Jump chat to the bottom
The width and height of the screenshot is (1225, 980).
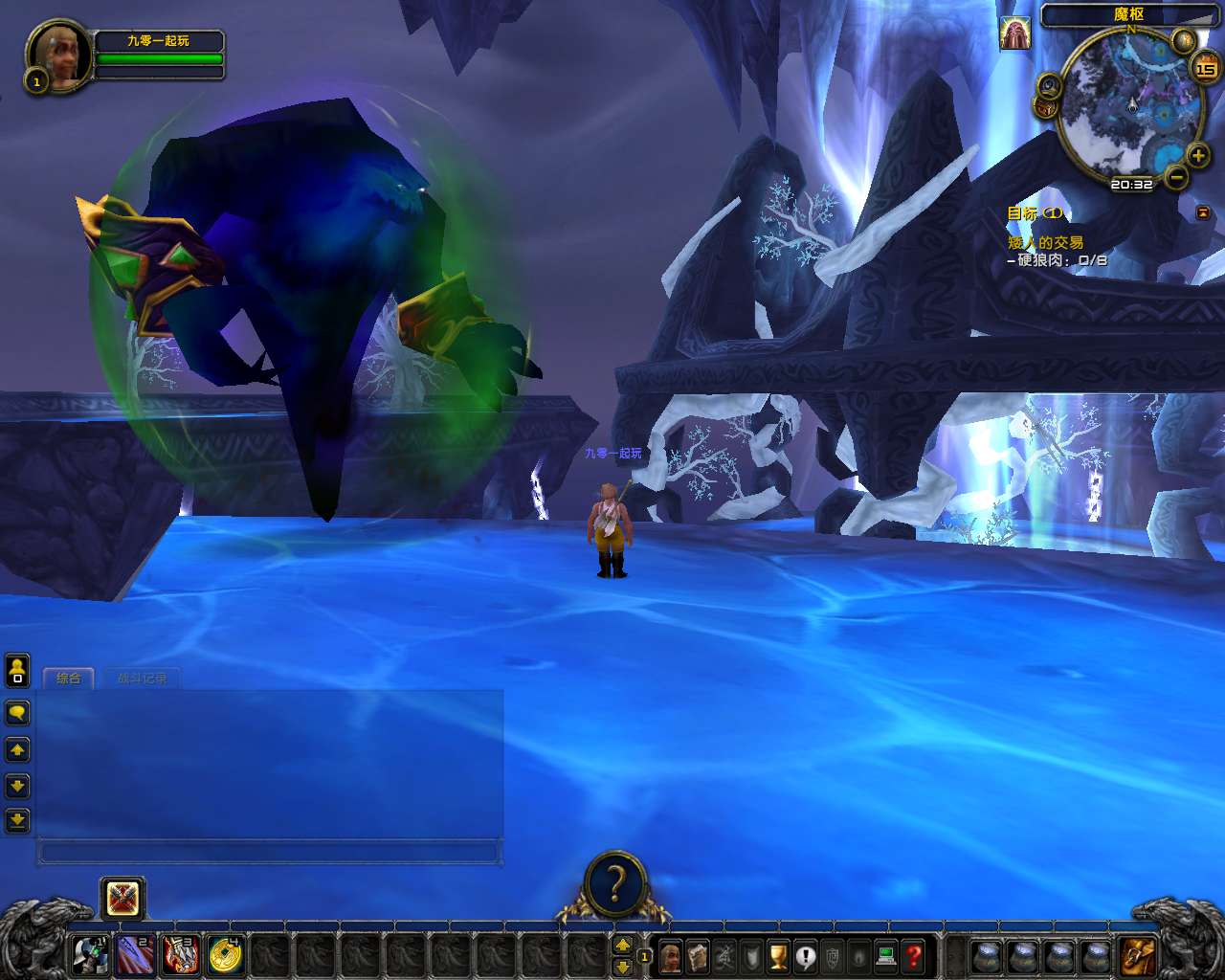click(x=17, y=820)
